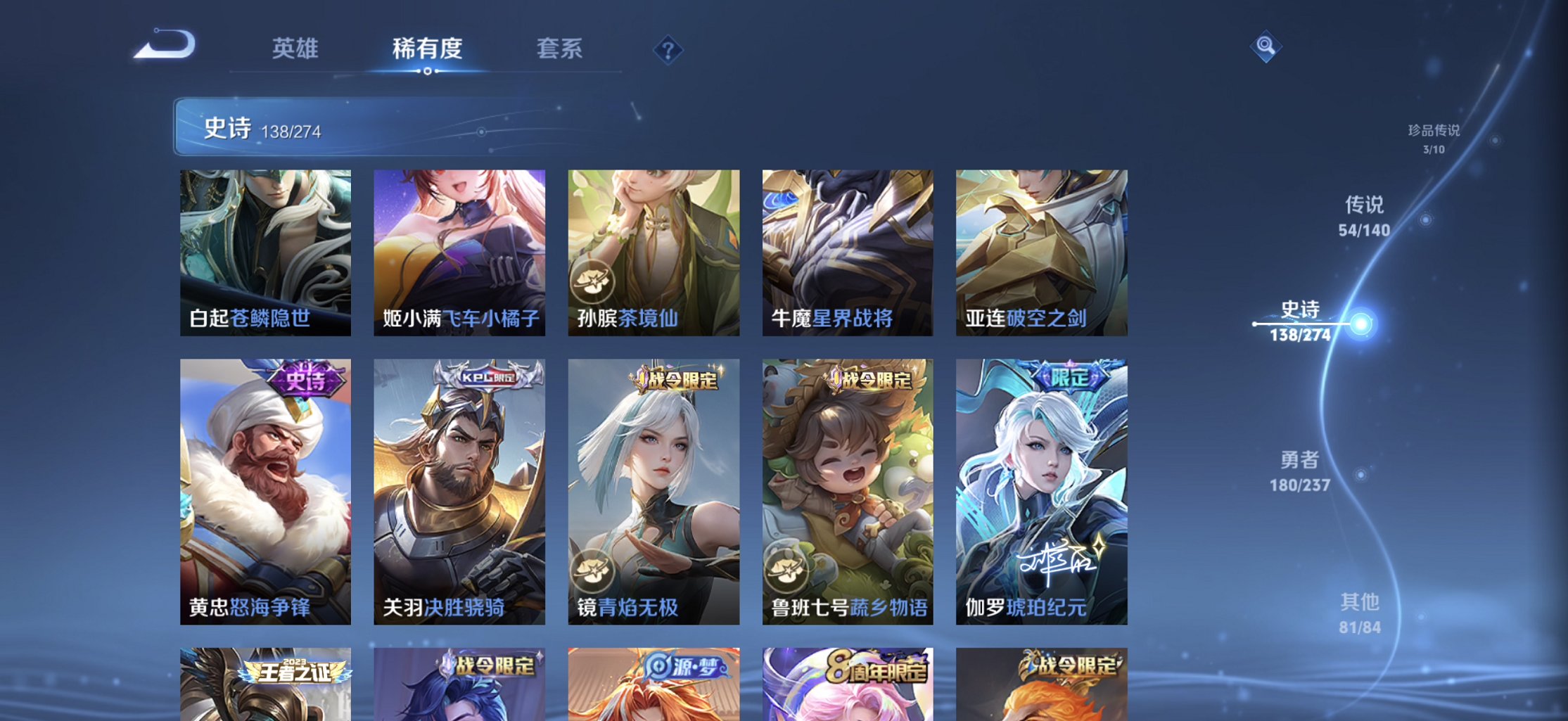
Task: Toggle the lotus icon on 孙膑茶境仙 card
Action: [x=591, y=281]
